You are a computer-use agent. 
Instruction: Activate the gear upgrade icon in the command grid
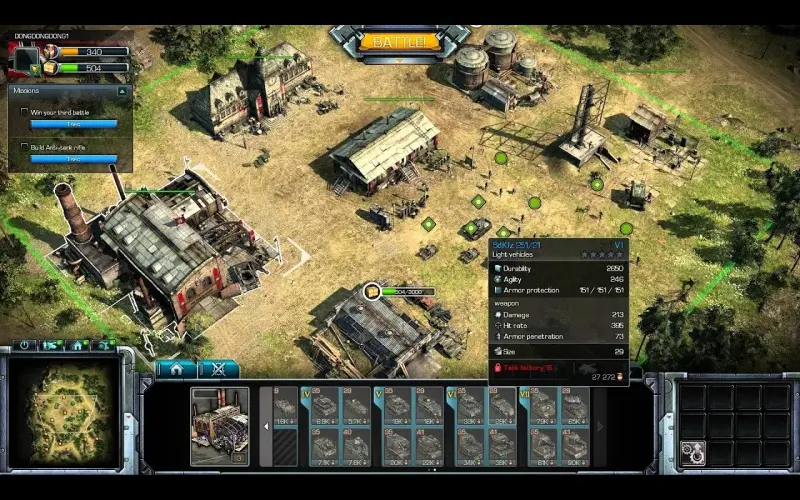(x=692, y=451)
